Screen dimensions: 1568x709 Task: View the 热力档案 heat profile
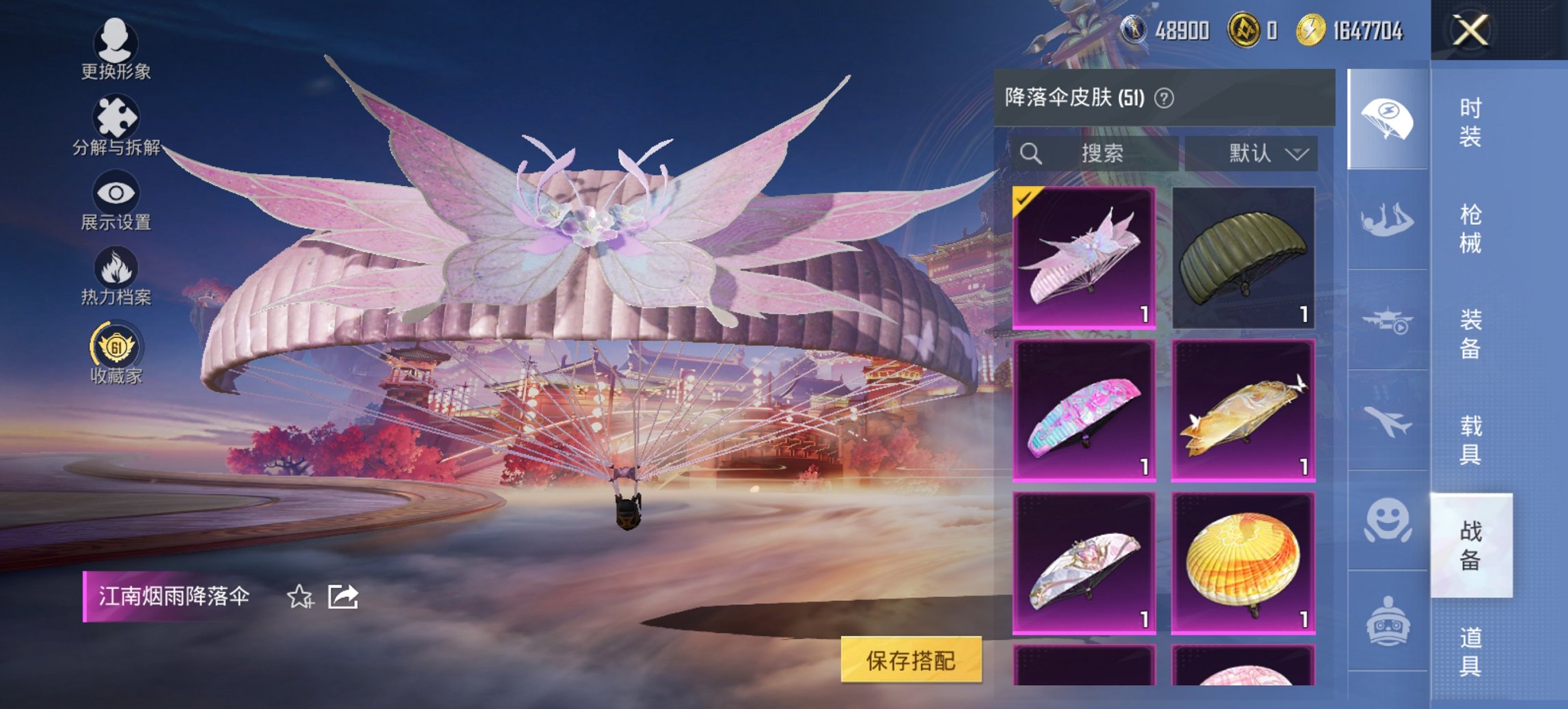(x=118, y=273)
